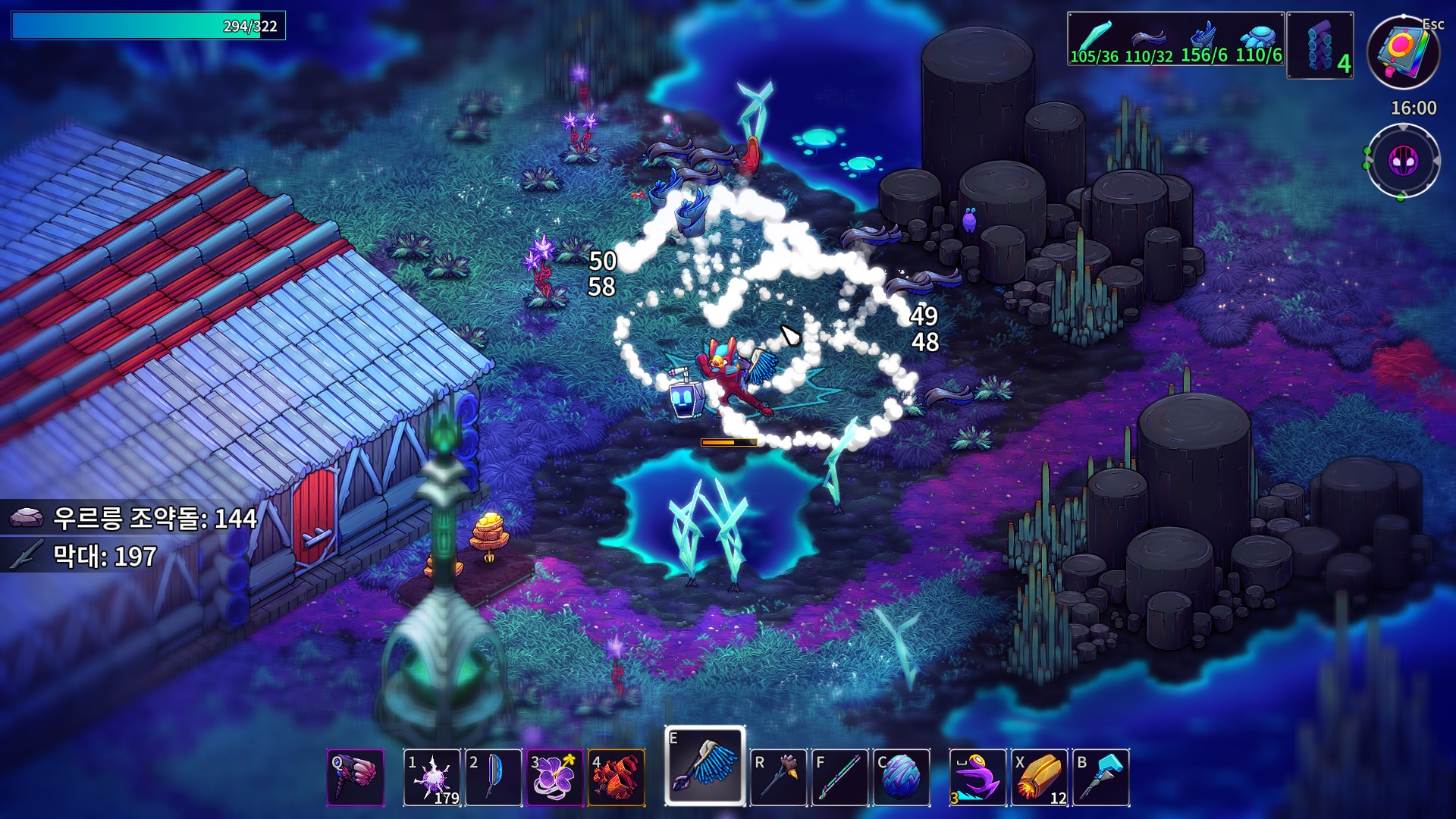The height and width of the screenshot is (819, 1456).
Task: Open the rainbow compendium book menu
Action: tap(1402, 52)
